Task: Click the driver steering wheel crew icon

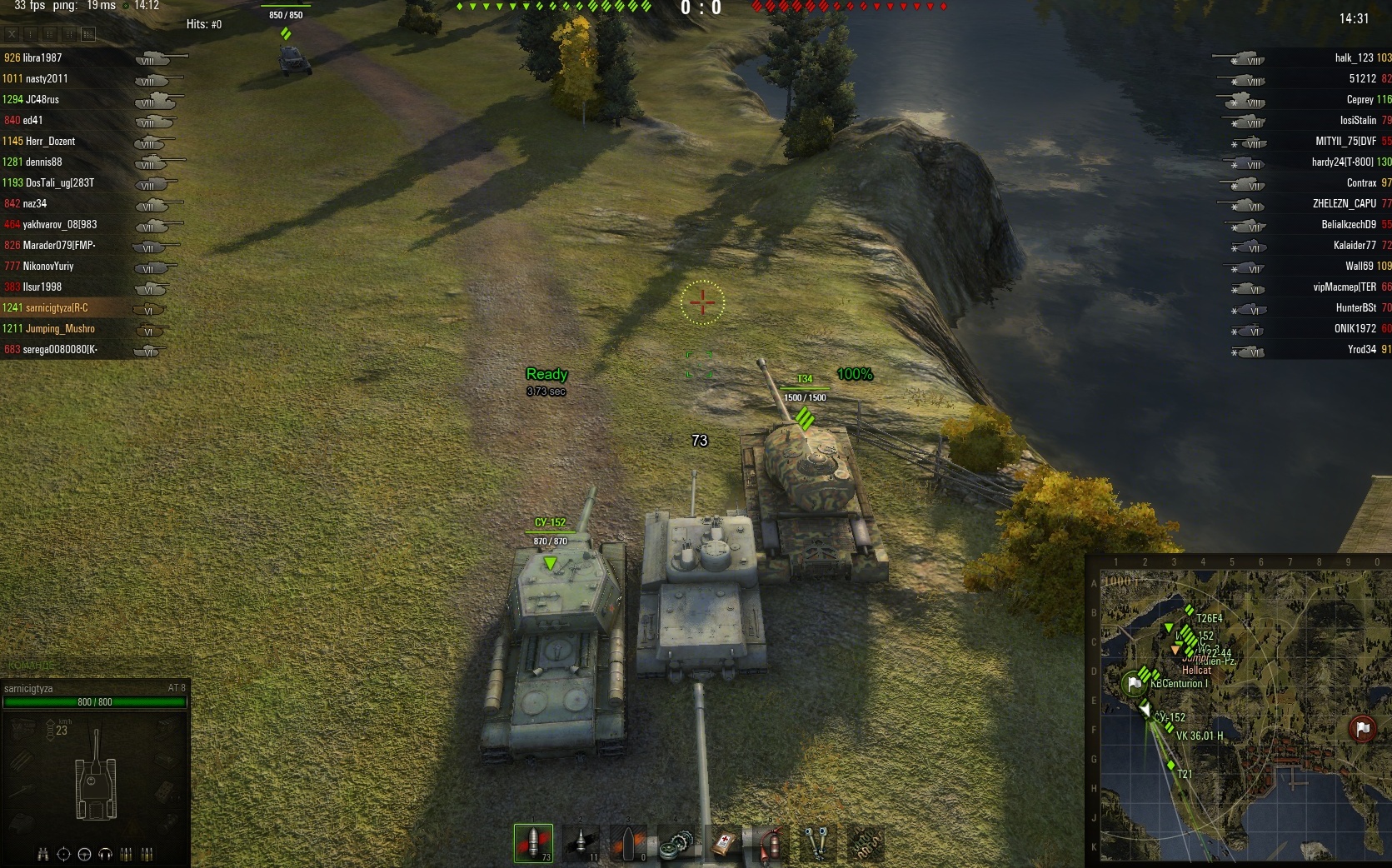Action: click(x=84, y=854)
